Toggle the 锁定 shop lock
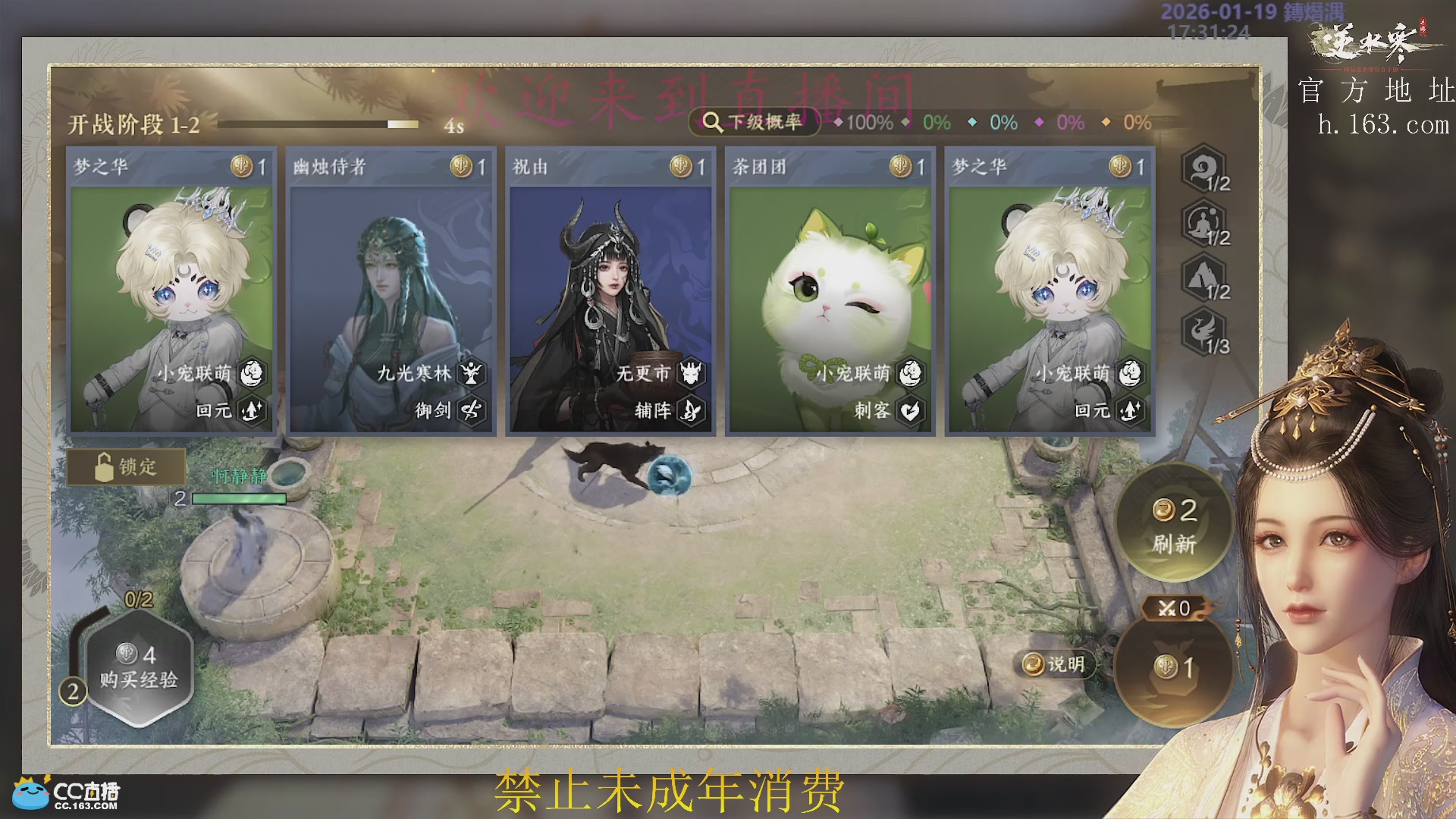 (x=126, y=468)
